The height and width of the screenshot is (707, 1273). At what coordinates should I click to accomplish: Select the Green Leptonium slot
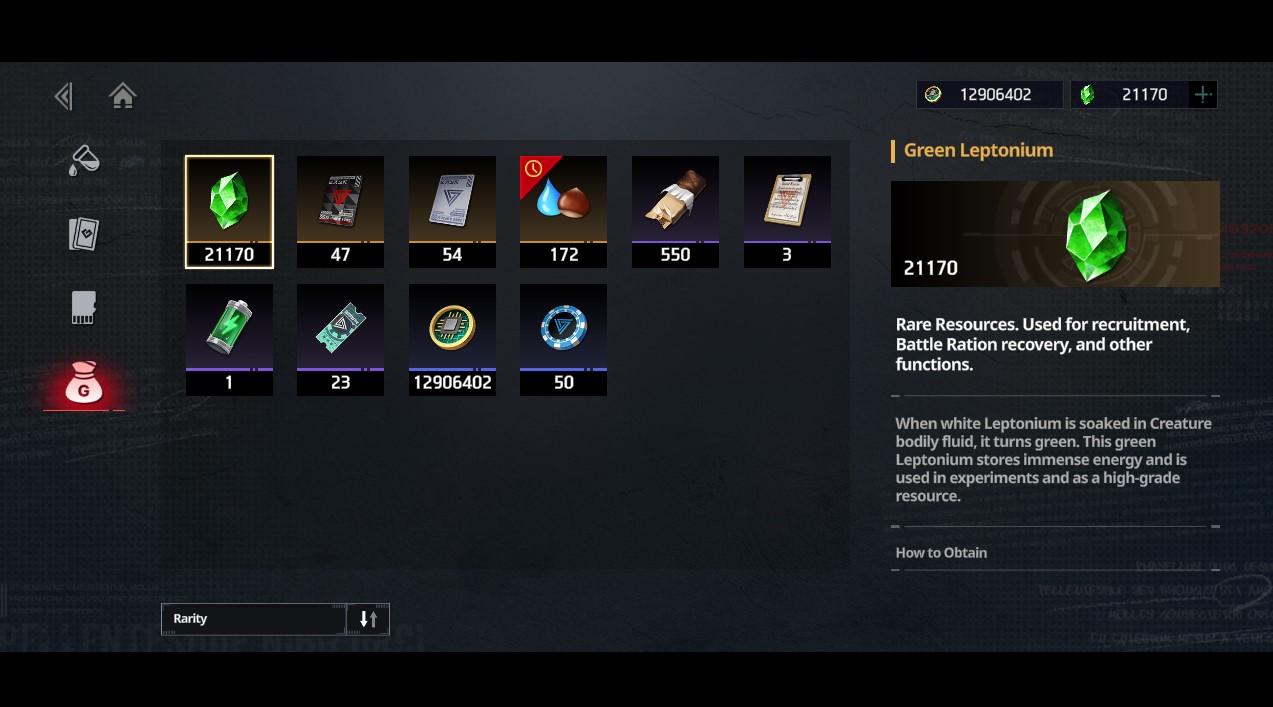229,211
